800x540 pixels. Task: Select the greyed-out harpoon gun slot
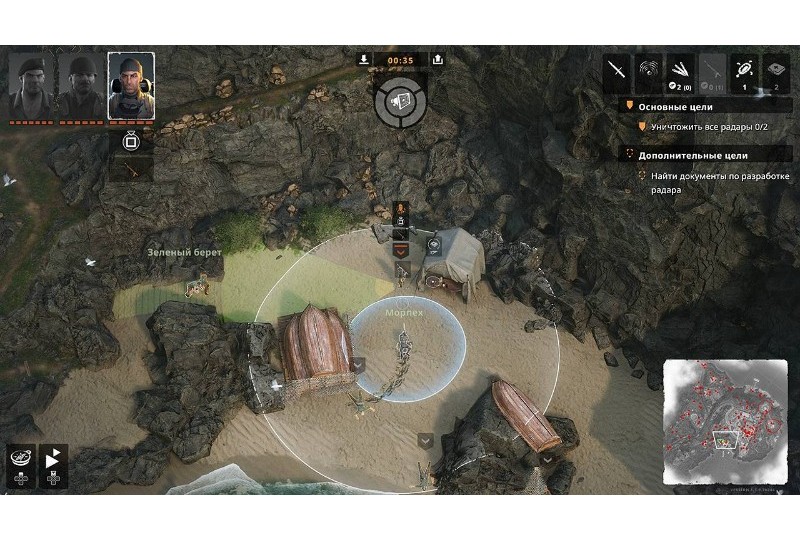coord(713,70)
